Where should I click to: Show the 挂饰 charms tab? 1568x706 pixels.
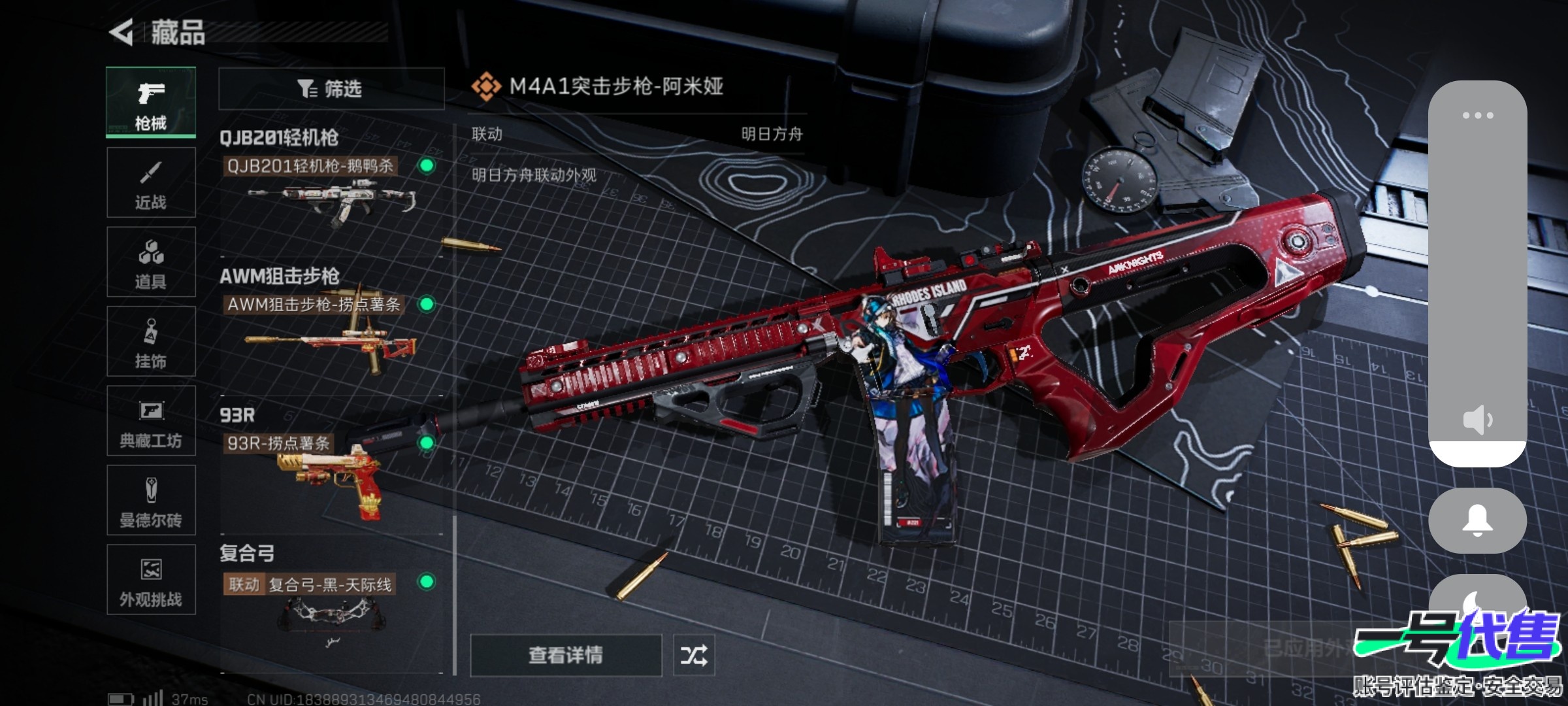click(x=151, y=341)
